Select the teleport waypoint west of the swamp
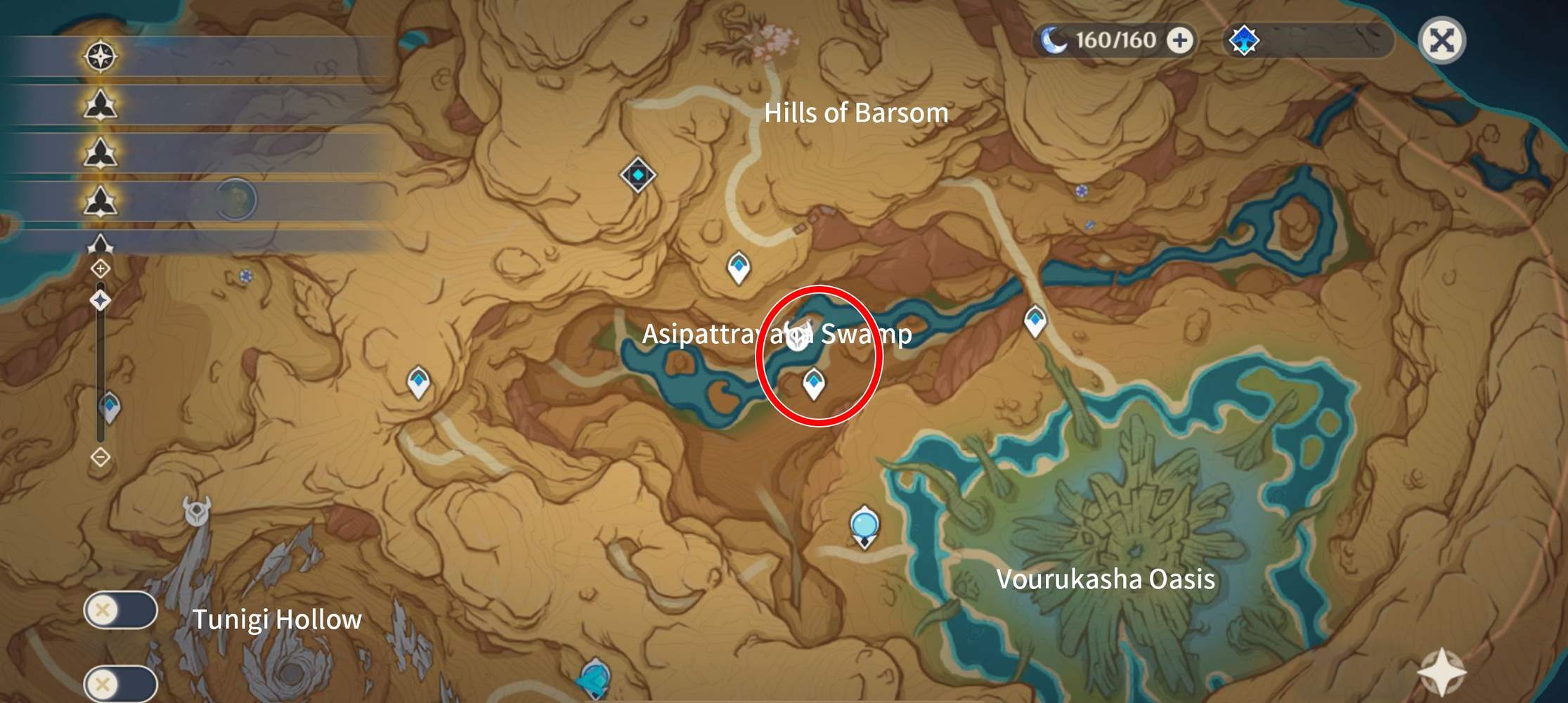This screenshot has height=703, width=1568. tap(419, 380)
